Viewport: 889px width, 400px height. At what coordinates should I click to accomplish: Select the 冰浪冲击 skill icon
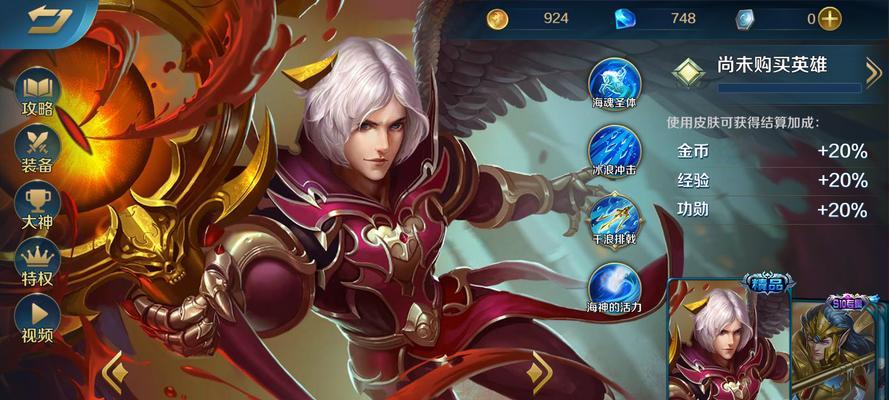coord(614,149)
